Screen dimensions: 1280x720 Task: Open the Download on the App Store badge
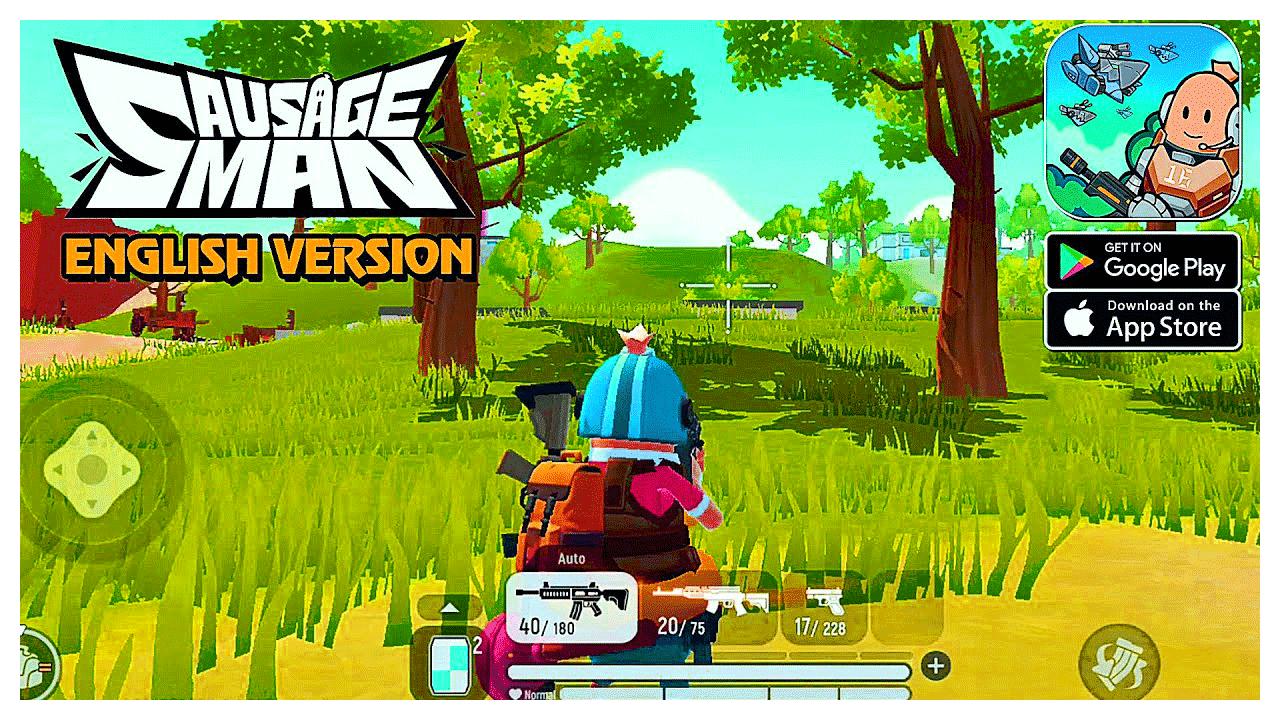[1143, 320]
